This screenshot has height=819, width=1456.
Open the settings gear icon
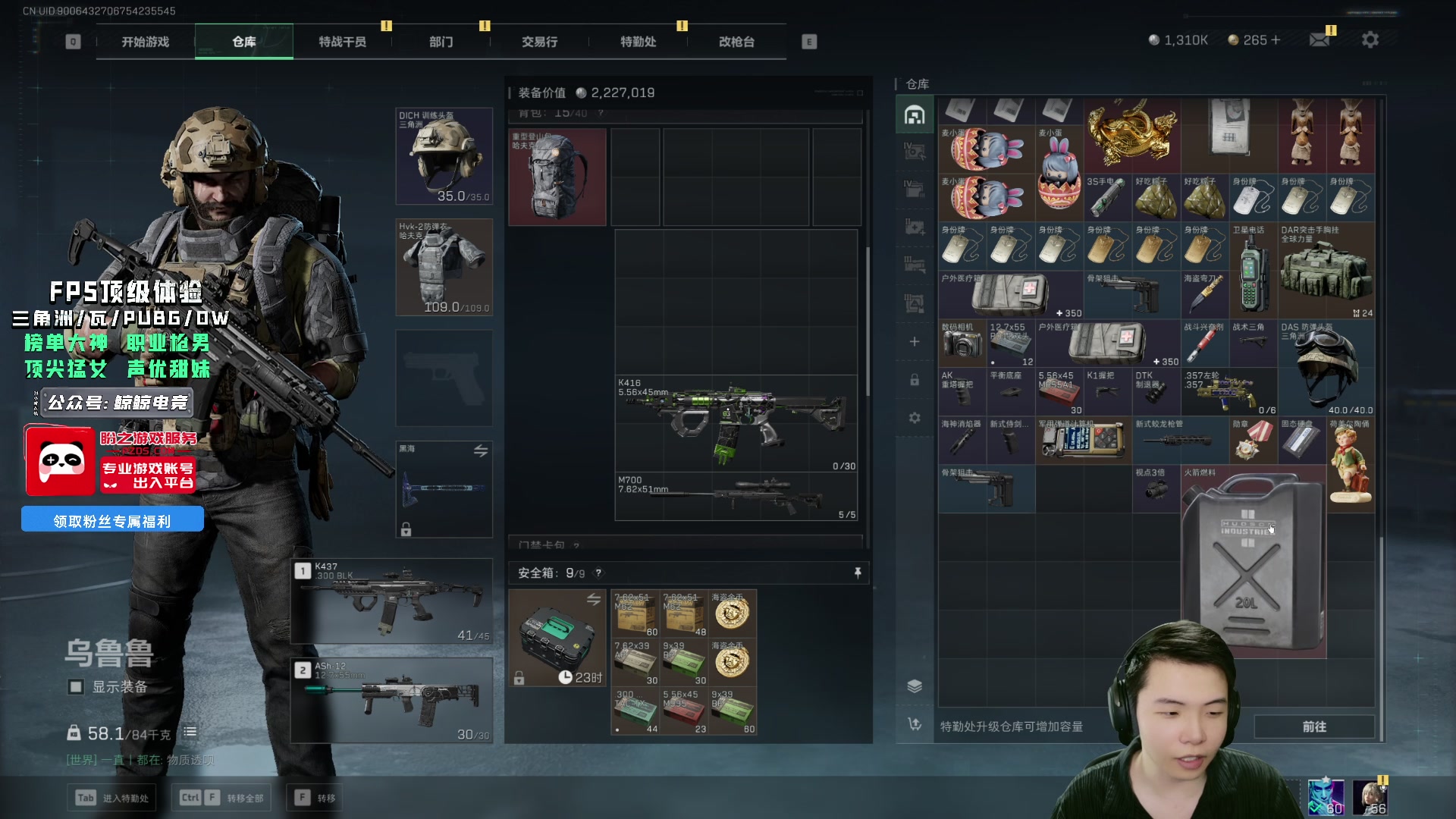point(1370,39)
